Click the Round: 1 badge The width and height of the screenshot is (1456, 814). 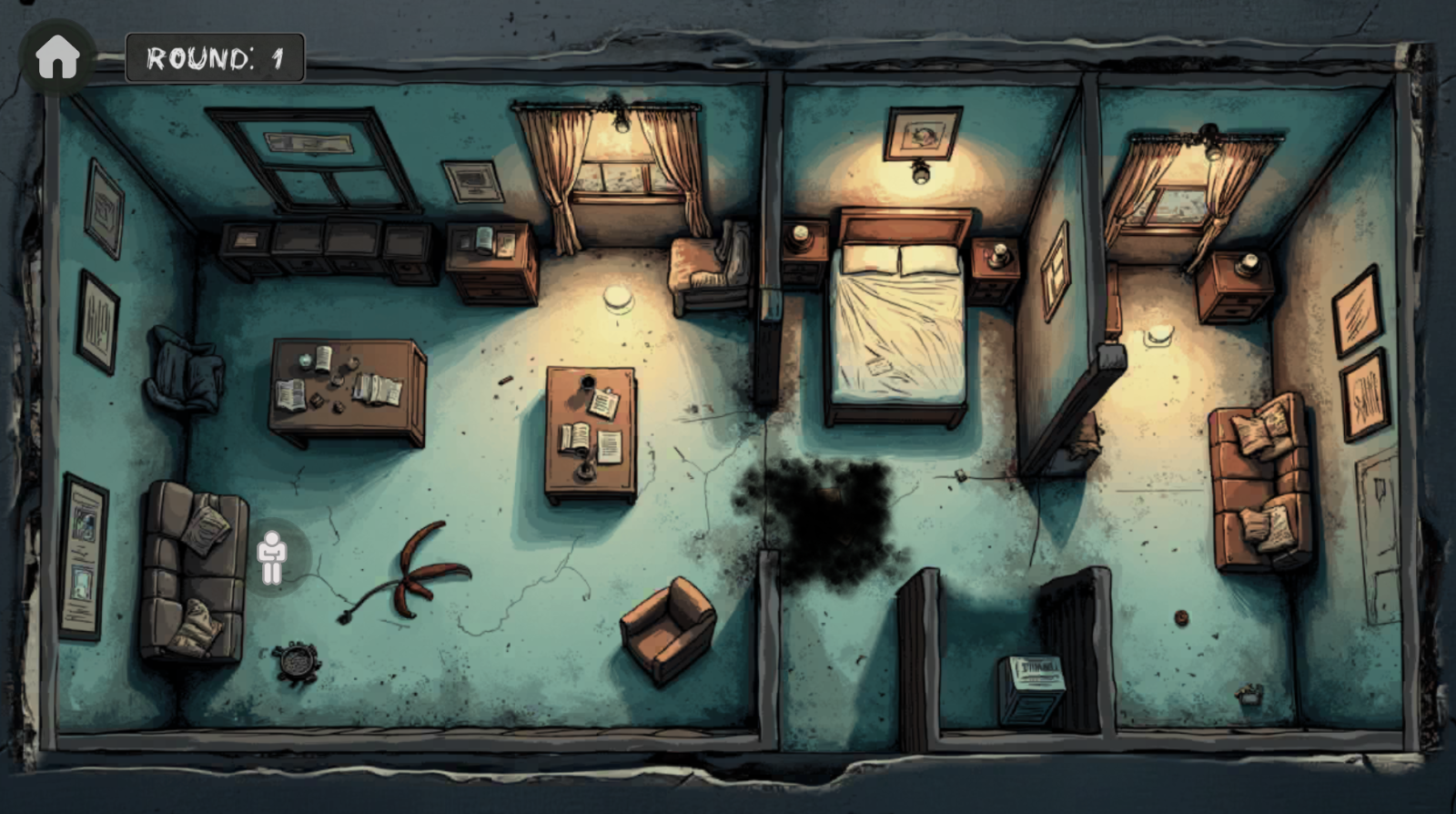coord(214,55)
